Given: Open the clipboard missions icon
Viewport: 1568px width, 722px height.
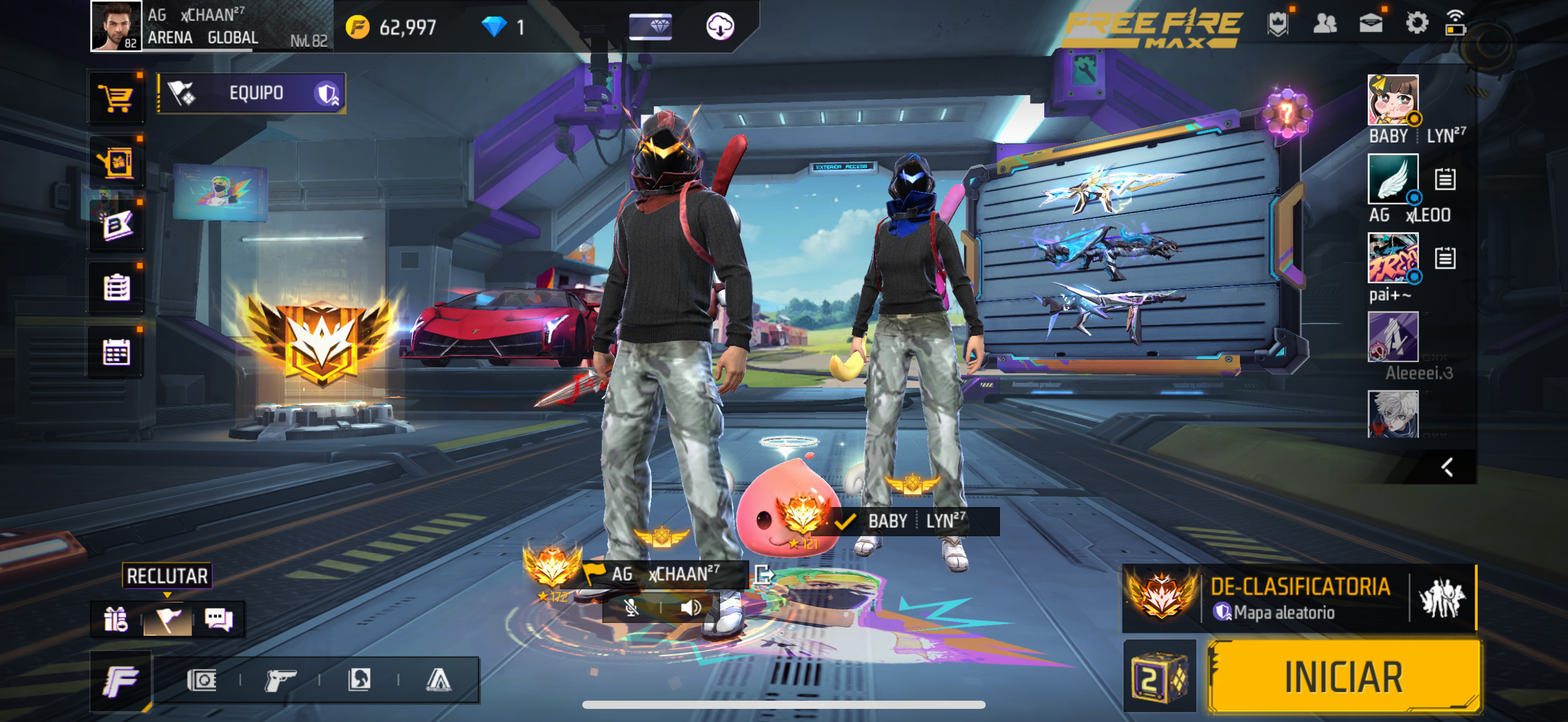Looking at the screenshot, I should (x=116, y=287).
